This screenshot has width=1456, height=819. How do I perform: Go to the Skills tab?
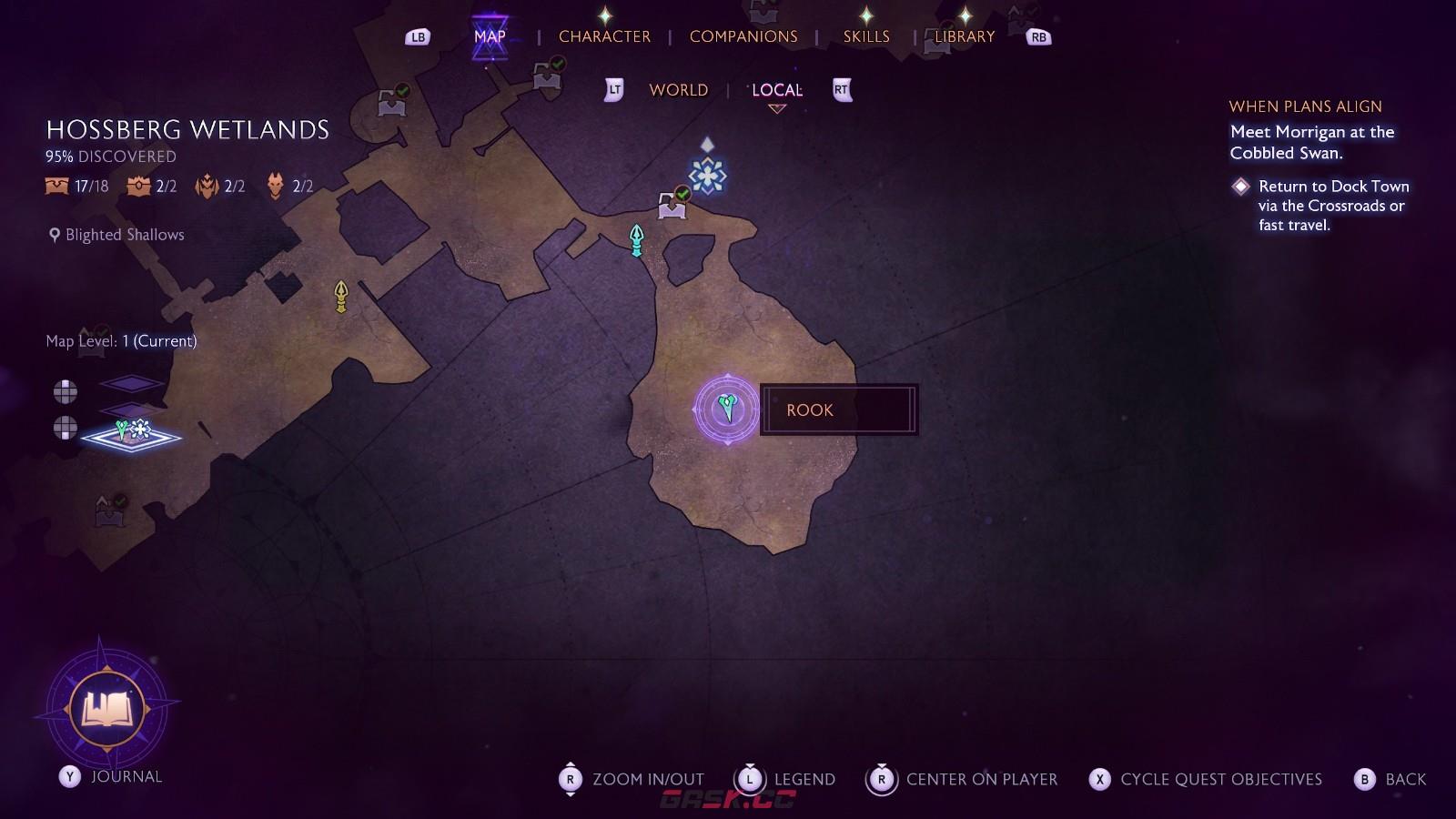coord(865,36)
